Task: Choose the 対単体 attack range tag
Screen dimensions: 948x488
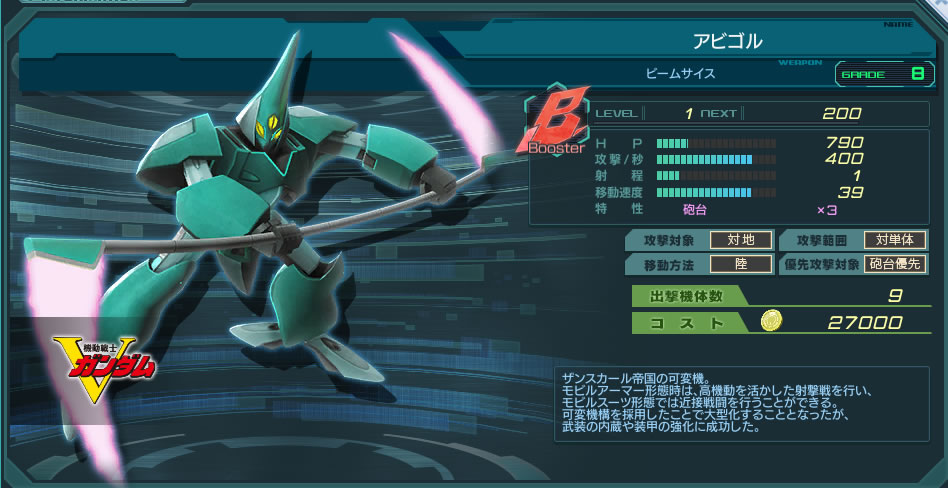Action: [x=895, y=240]
